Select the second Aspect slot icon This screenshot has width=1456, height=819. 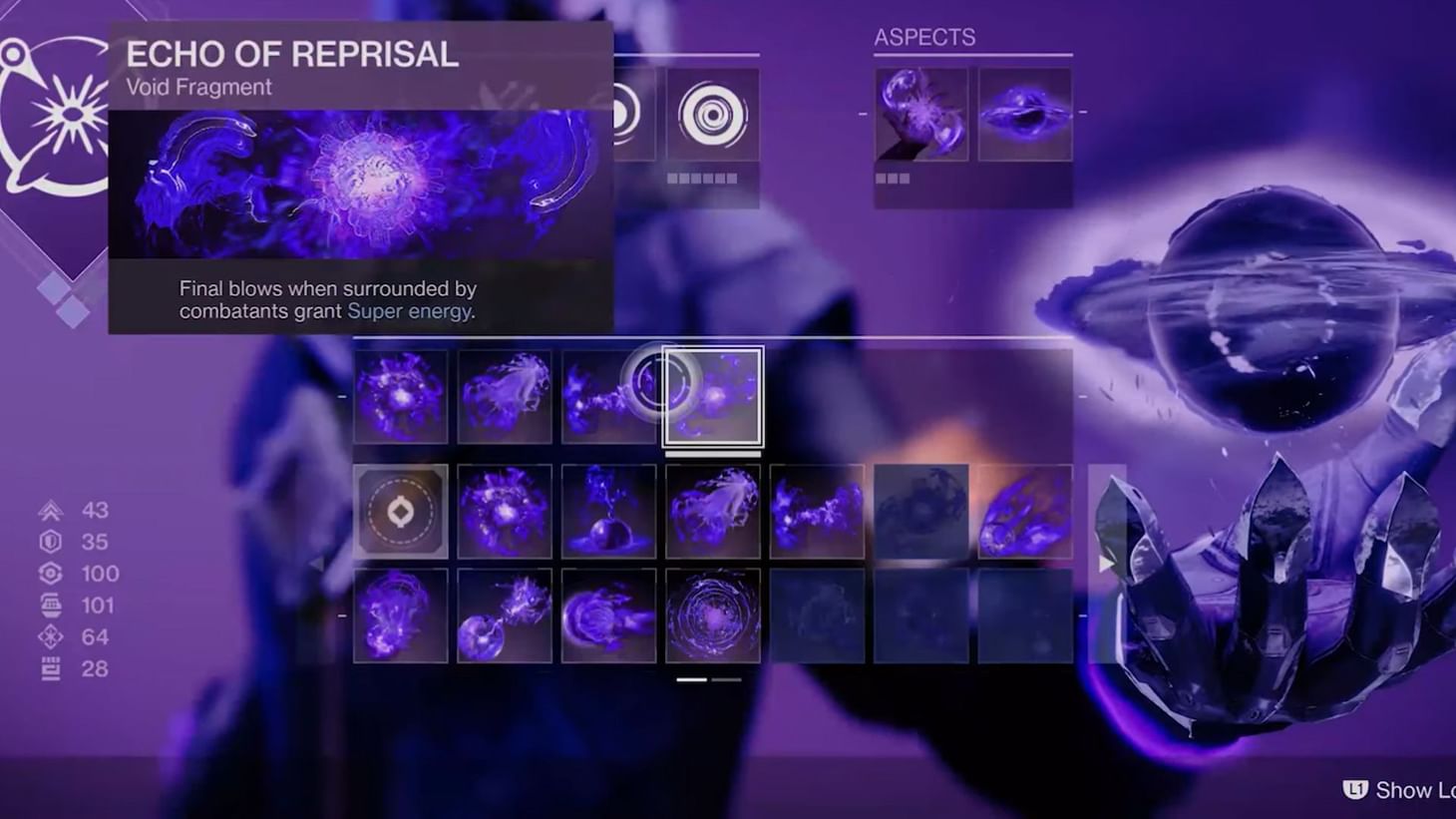coord(1027,112)
